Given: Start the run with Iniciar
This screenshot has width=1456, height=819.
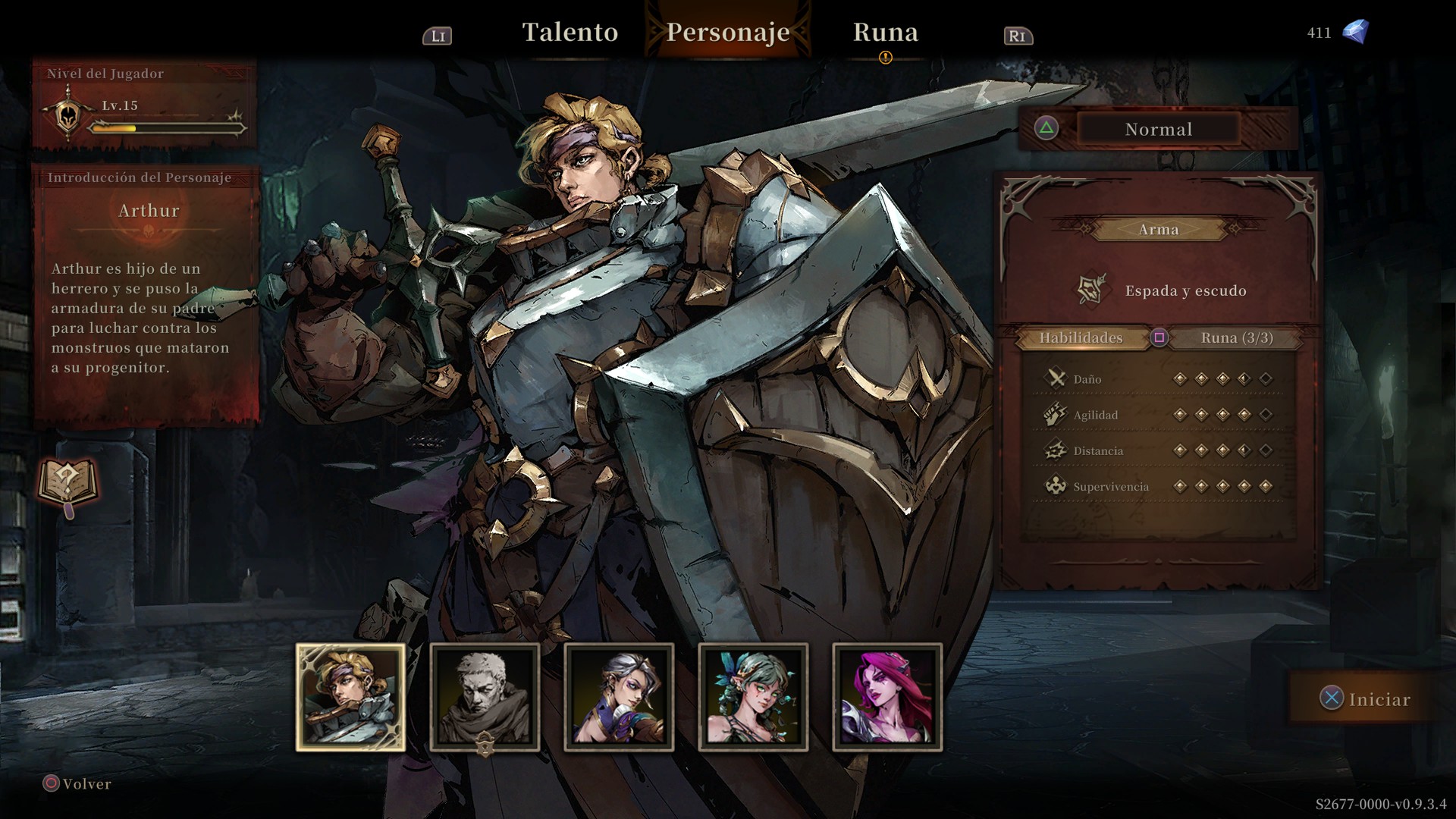Looking at the screenshot, I should pos(1367,699).
